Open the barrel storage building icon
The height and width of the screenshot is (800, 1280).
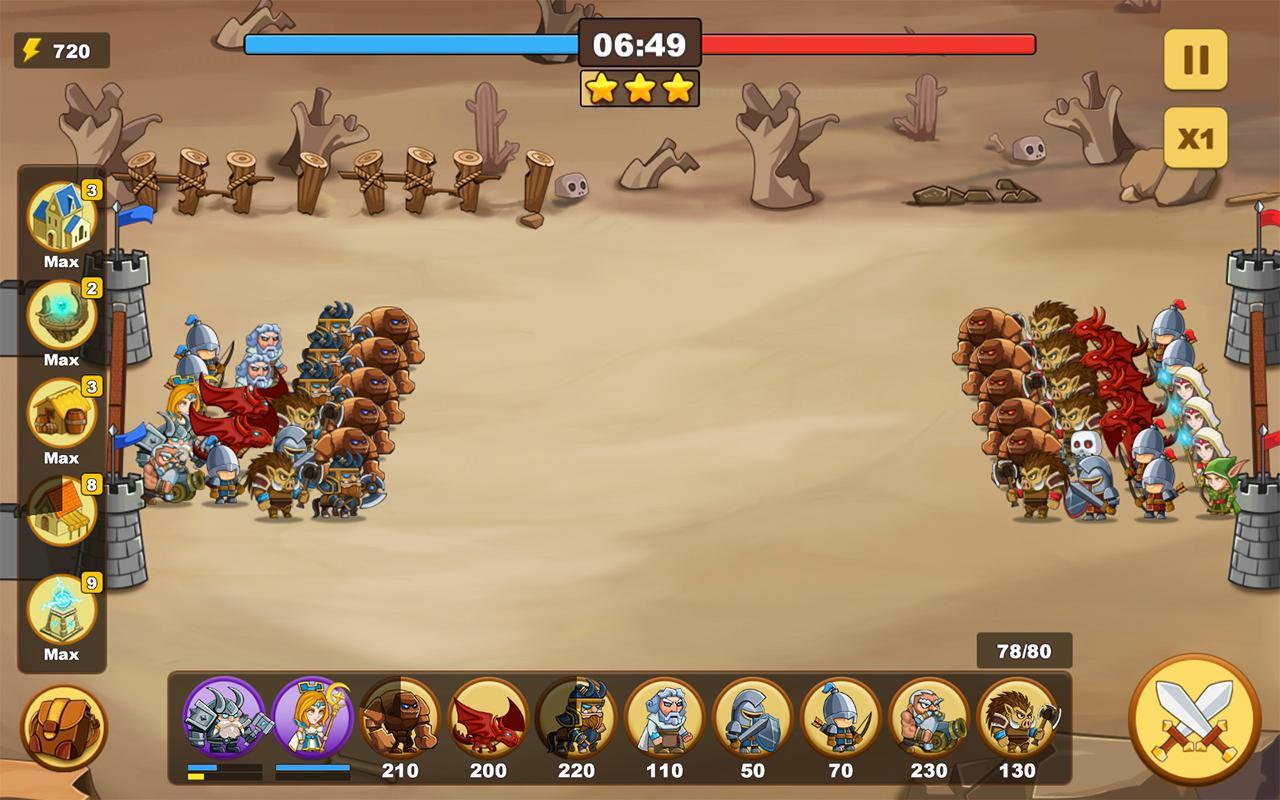coord(62,414)
